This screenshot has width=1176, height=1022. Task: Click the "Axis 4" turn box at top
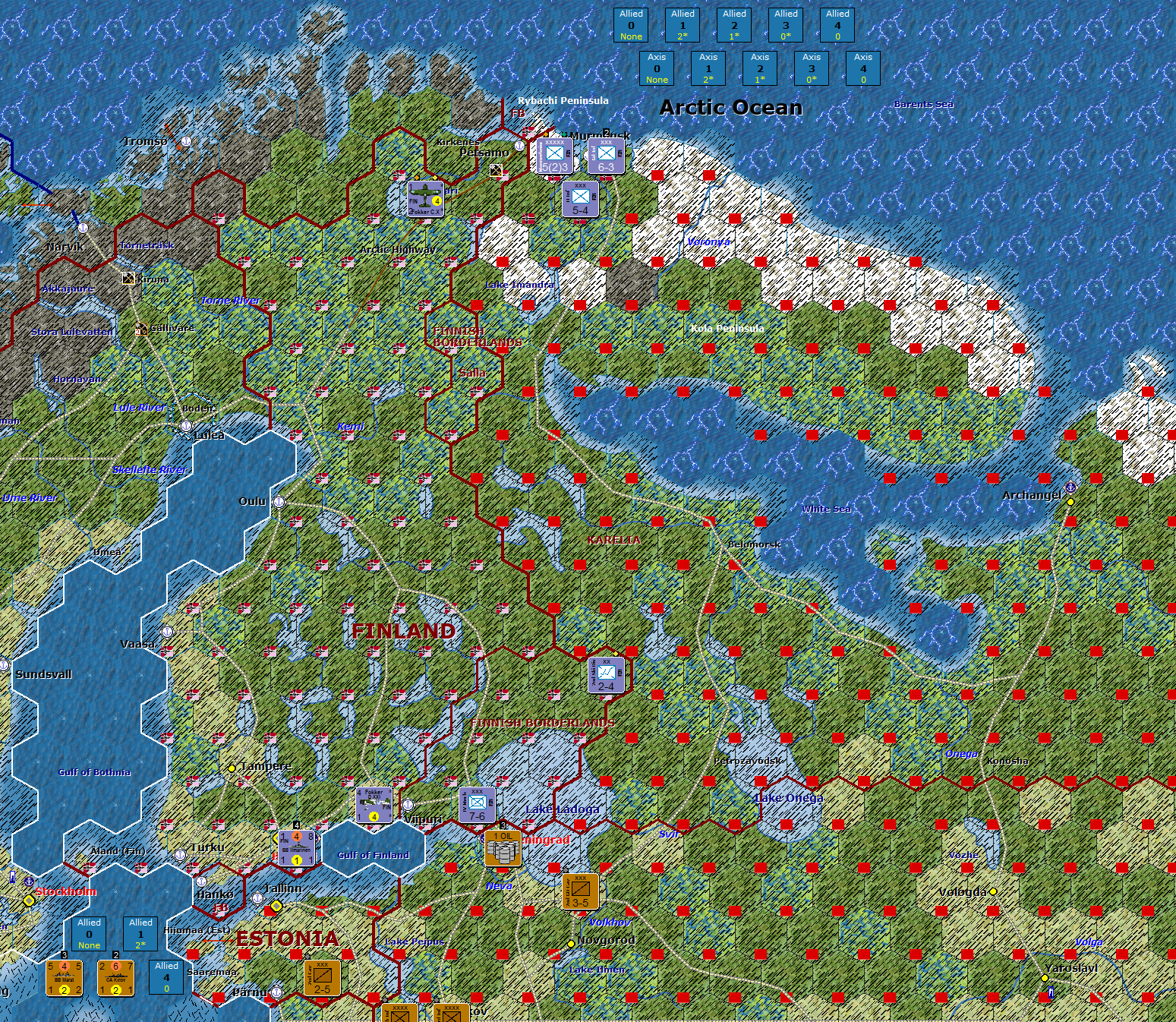[x=863, y=68]
